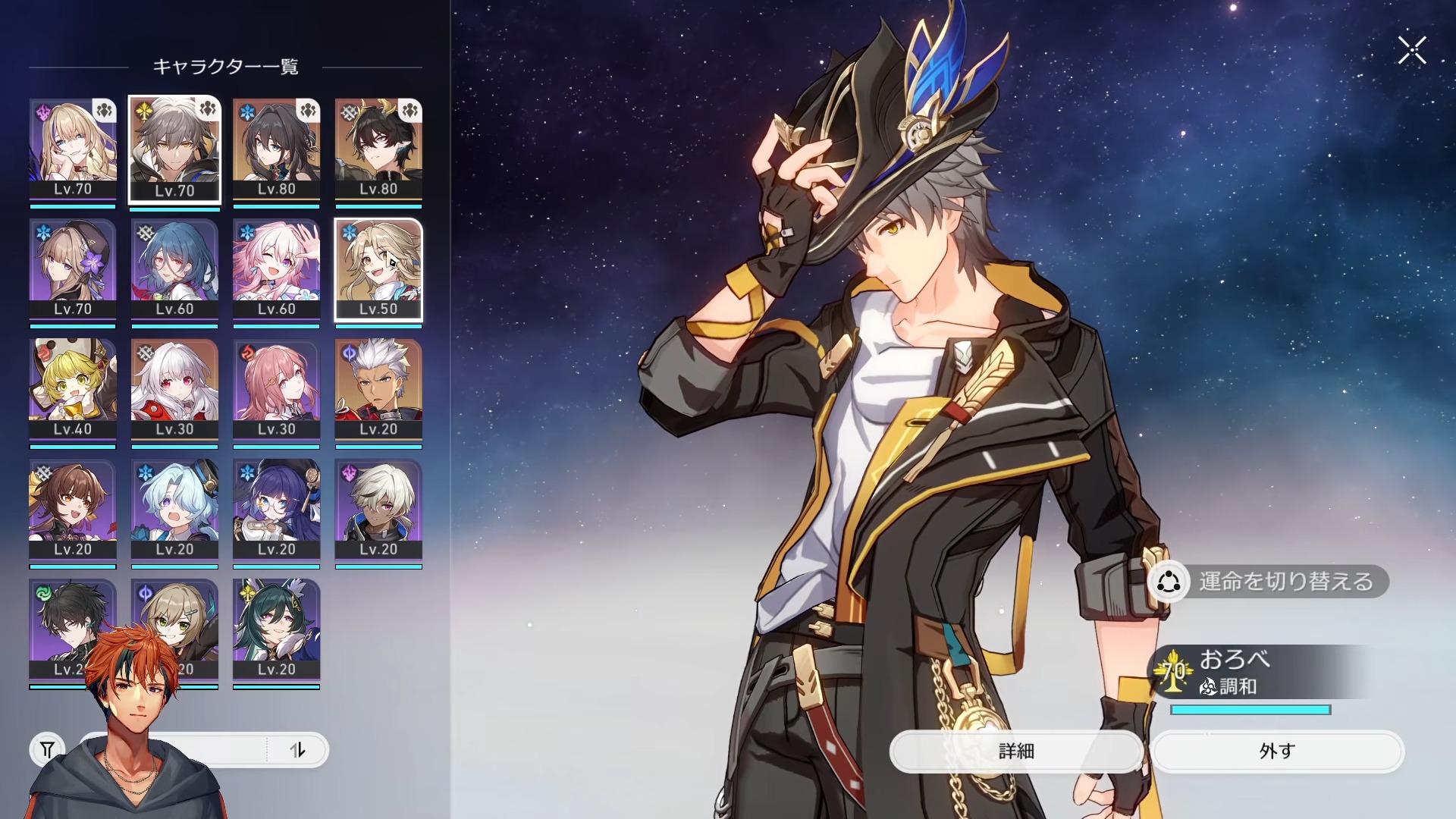This screenshot has width=1456, height=819.
Task: Select the pink-haired winking Lv.60 character
Action: (x=276, y=269)
